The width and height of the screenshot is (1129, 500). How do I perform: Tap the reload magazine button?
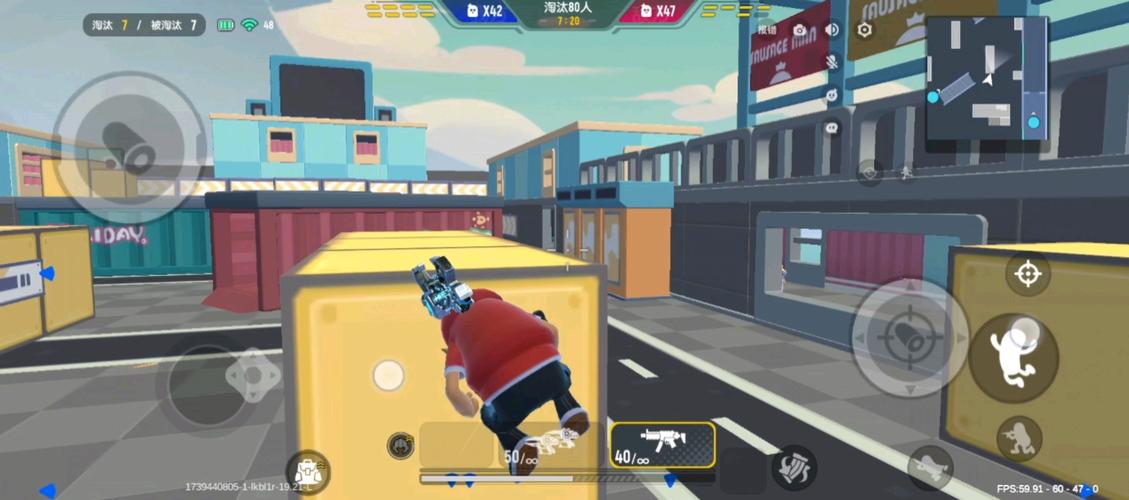click(794, 467)
